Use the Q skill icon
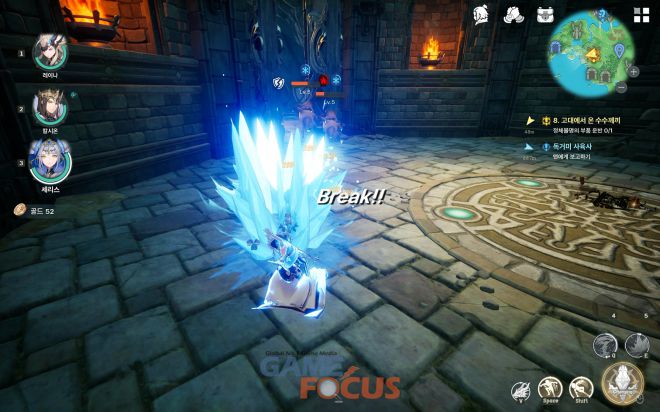The height and width of the screenshot is (412, 660). (x=605, y=346)
